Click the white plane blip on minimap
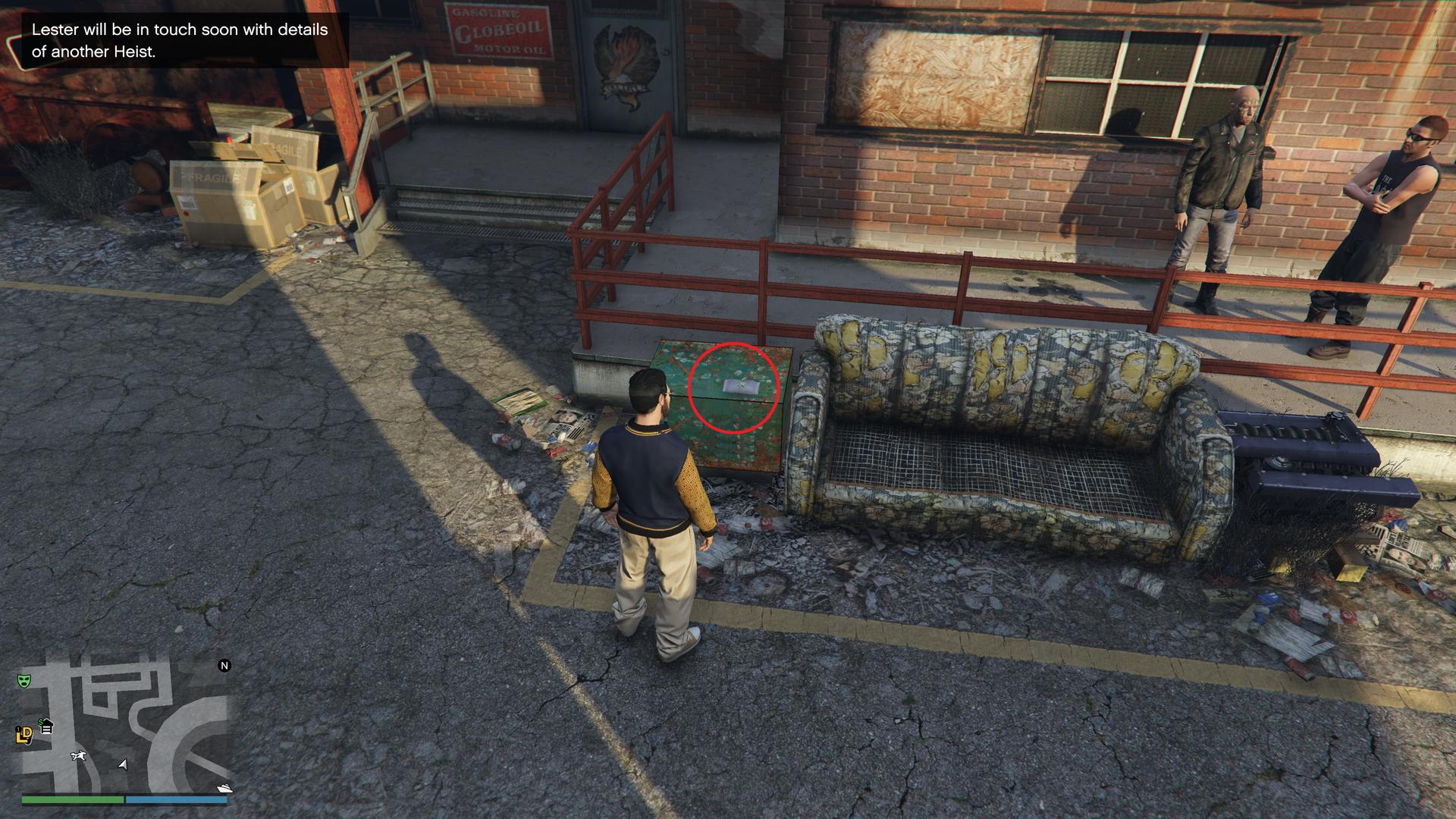Viewport: 1456px width, 819px height. (78, 755)
